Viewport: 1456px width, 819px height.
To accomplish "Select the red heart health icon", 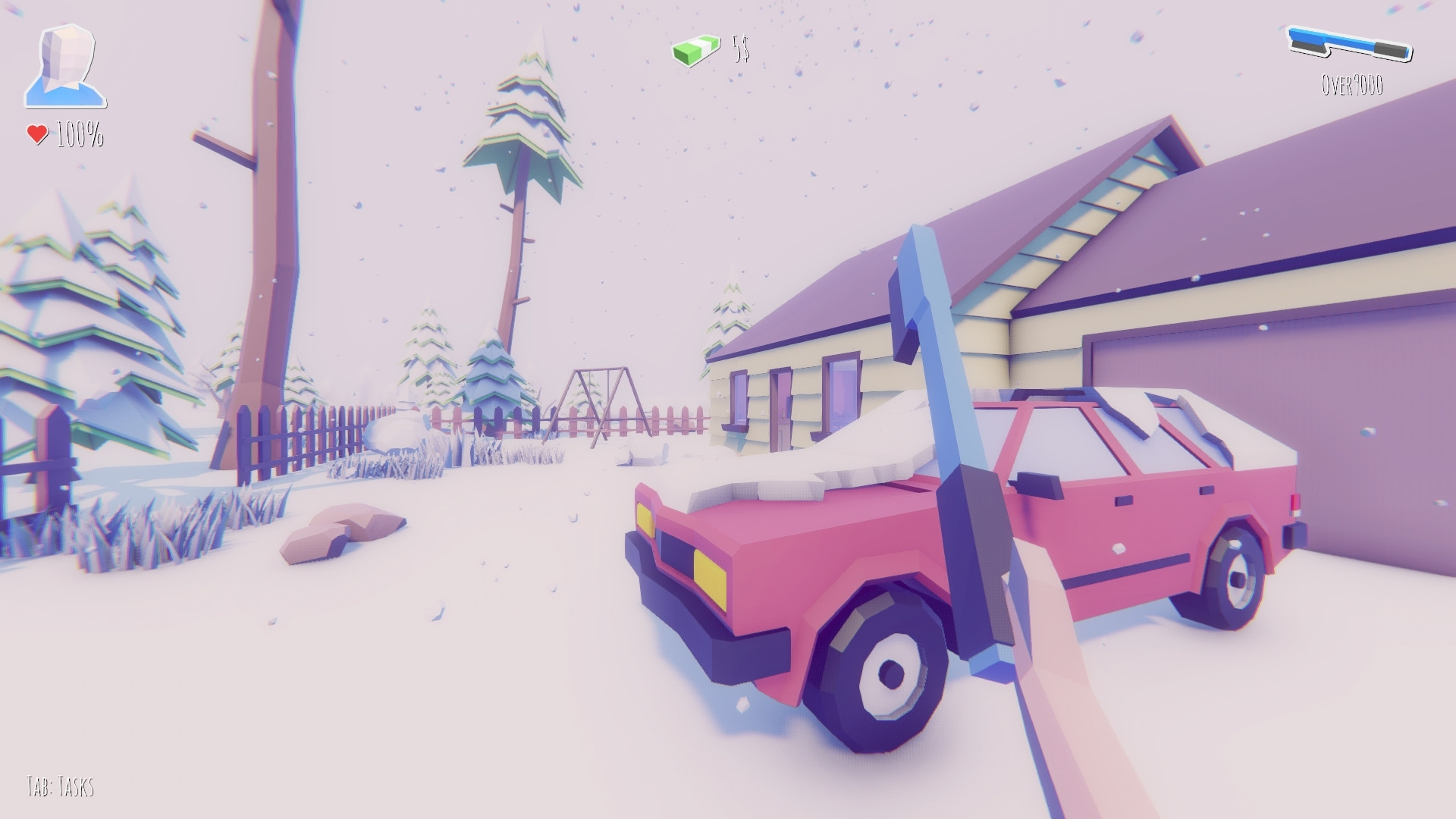I will tap(36, 135).
